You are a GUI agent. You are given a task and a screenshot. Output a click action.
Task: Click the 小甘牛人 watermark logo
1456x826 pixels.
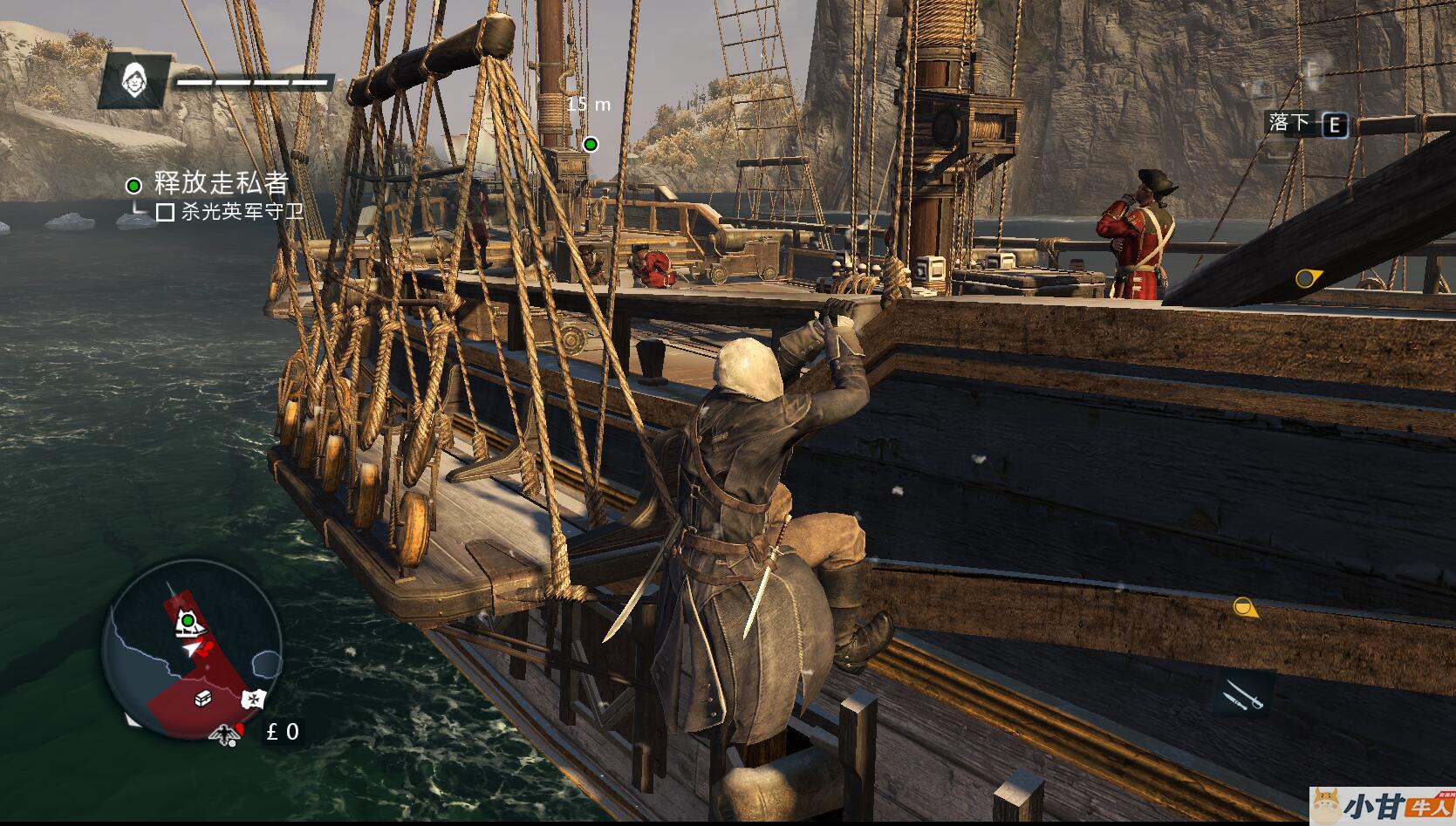pos(1382,806)
